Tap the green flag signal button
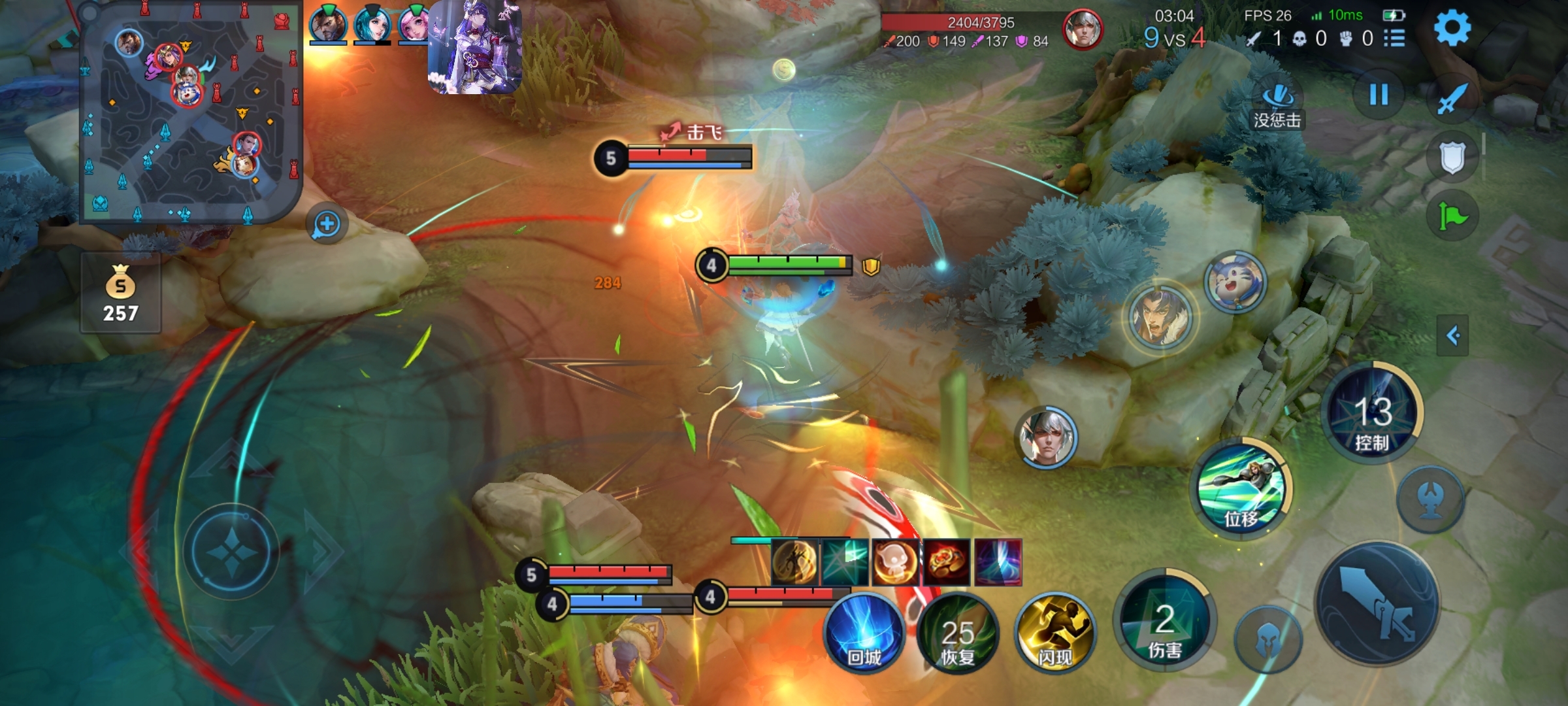1568x706 pixels. pos(1452,216)
